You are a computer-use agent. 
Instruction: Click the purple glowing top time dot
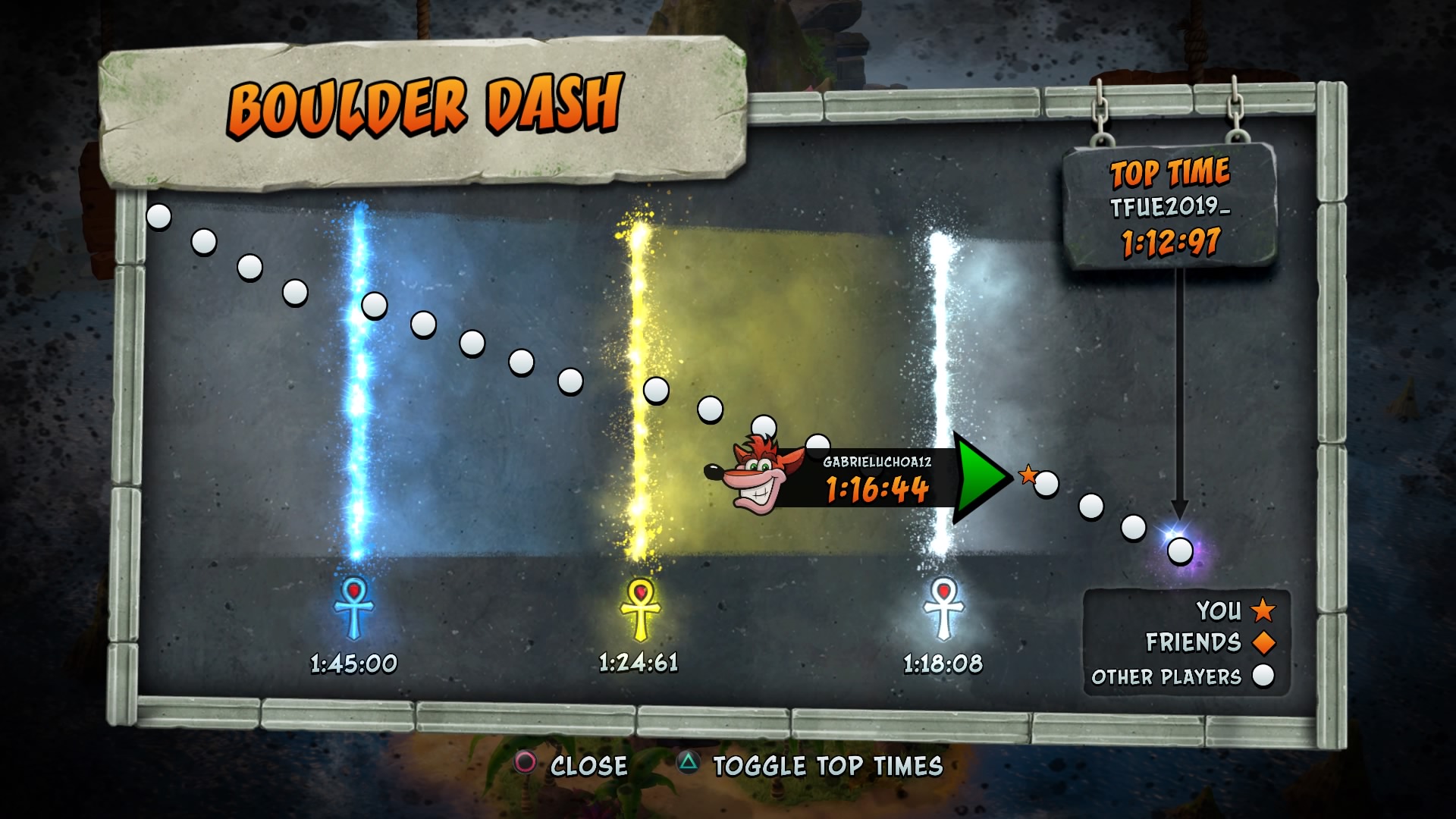click(x=1179, y=551)
